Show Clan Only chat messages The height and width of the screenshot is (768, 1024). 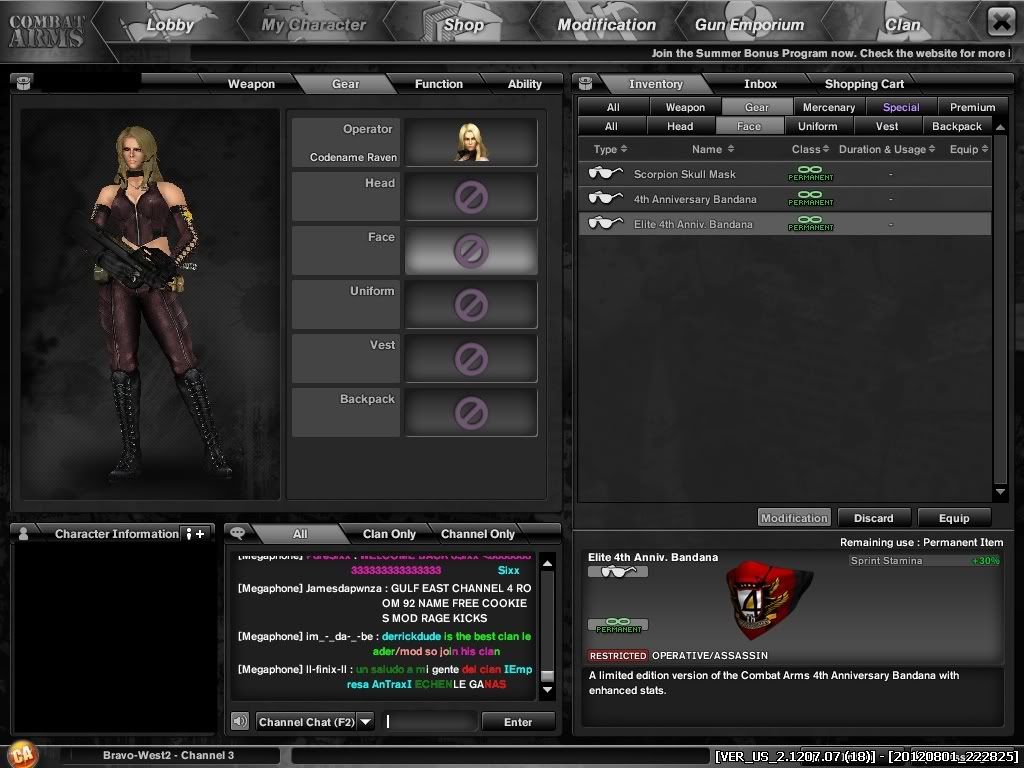(x=389, y=534)
